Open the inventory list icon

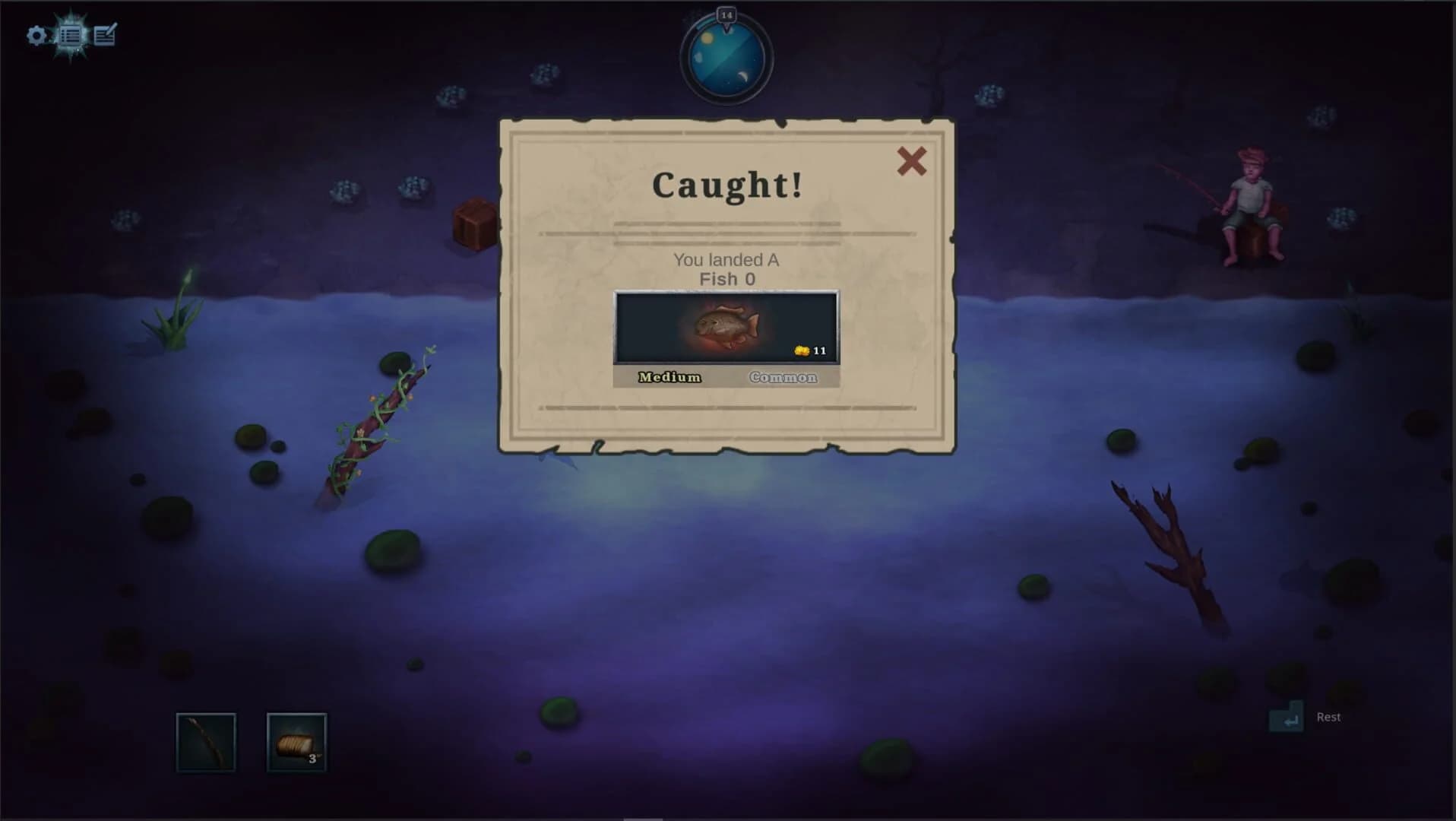click(71, 35)
